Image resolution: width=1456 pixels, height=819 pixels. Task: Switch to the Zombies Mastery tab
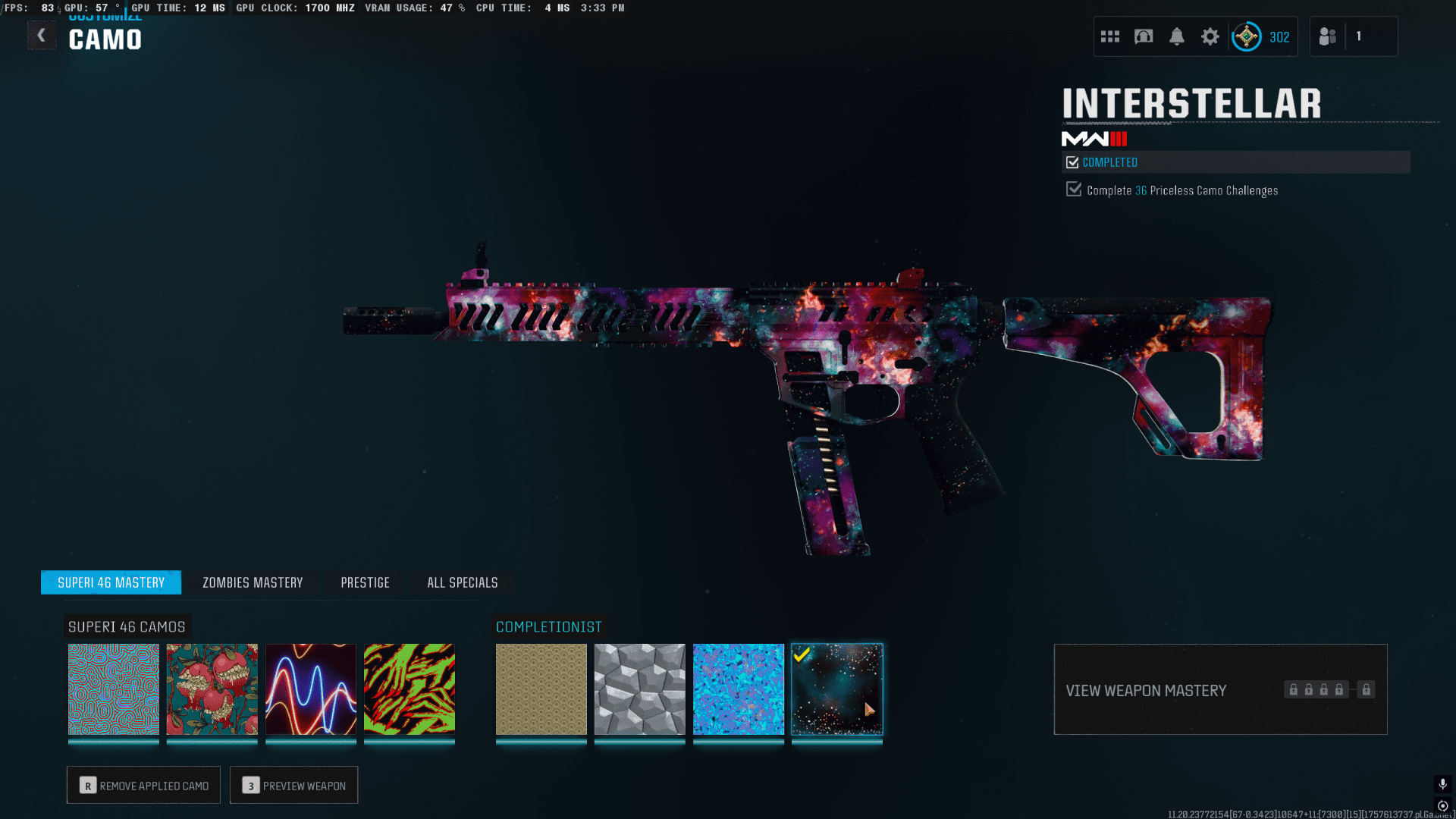coord(253,582)
